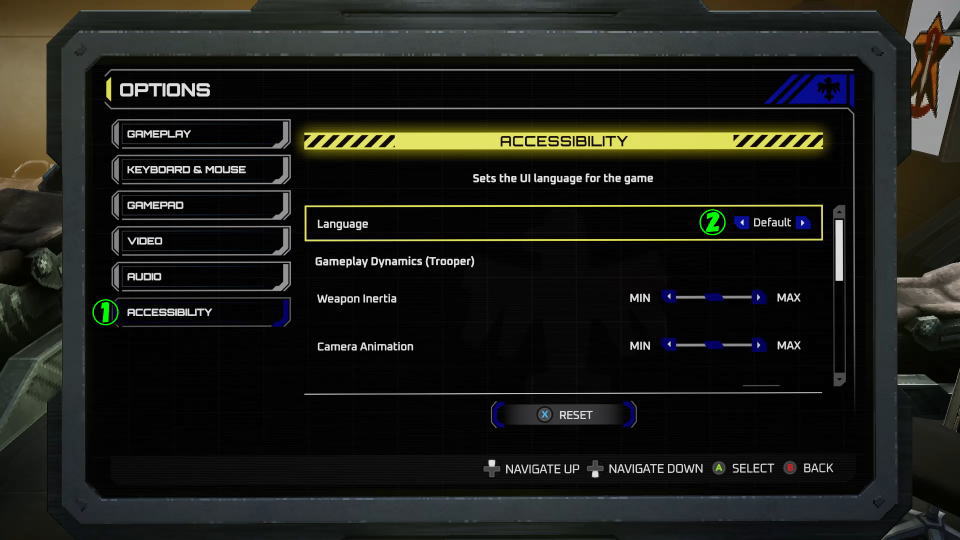This screenshot has width=960, height=540.
Task: Click the Weapon Inertia slider track
Action: click(x=714, y=297)
